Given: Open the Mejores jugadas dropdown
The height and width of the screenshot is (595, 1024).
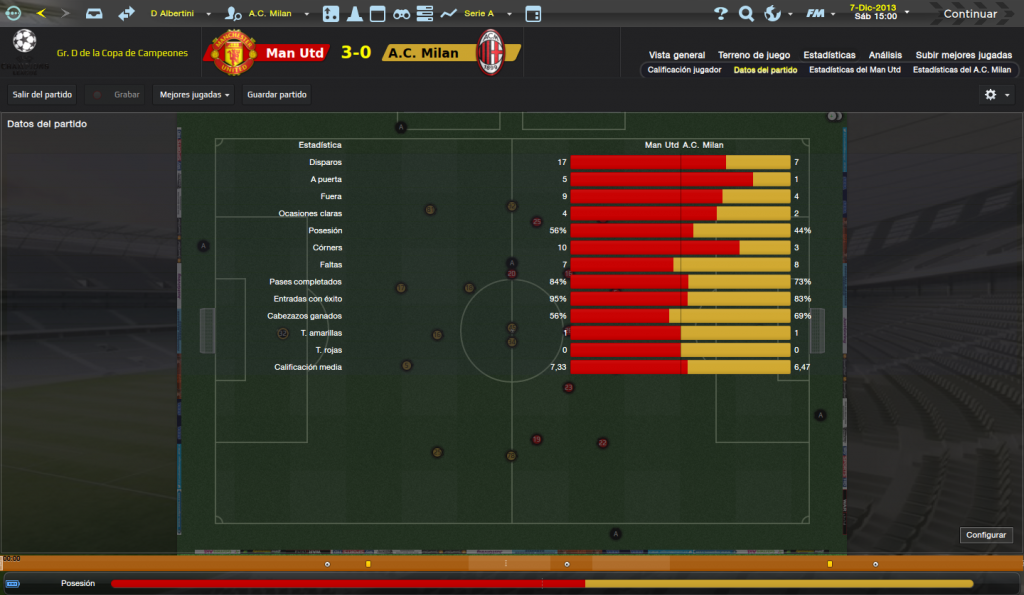Looking at the screenshot, I should click(x=194, y=94).
